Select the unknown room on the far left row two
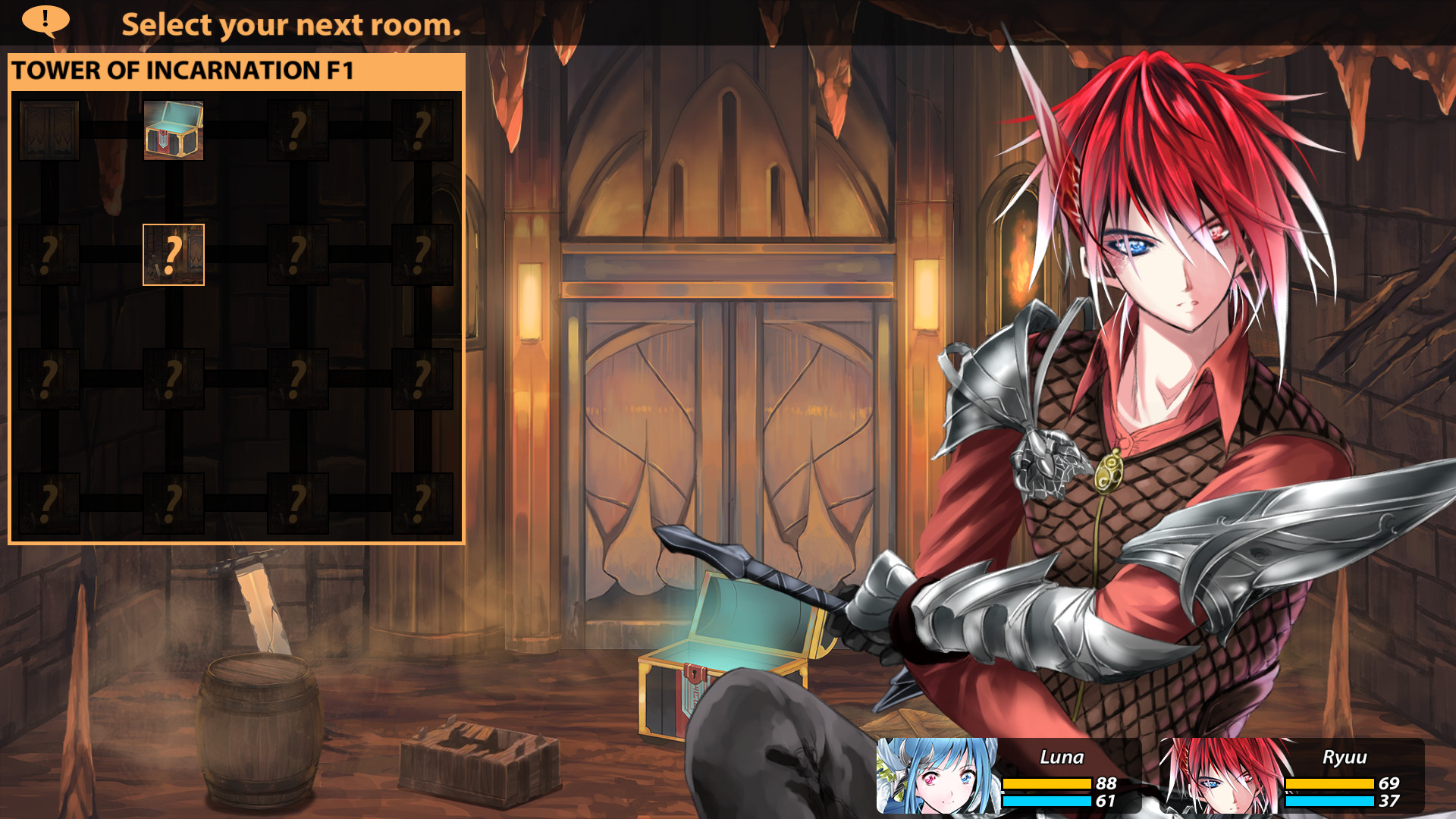The width and height of the screenshot is (1456, 819). 49,256
